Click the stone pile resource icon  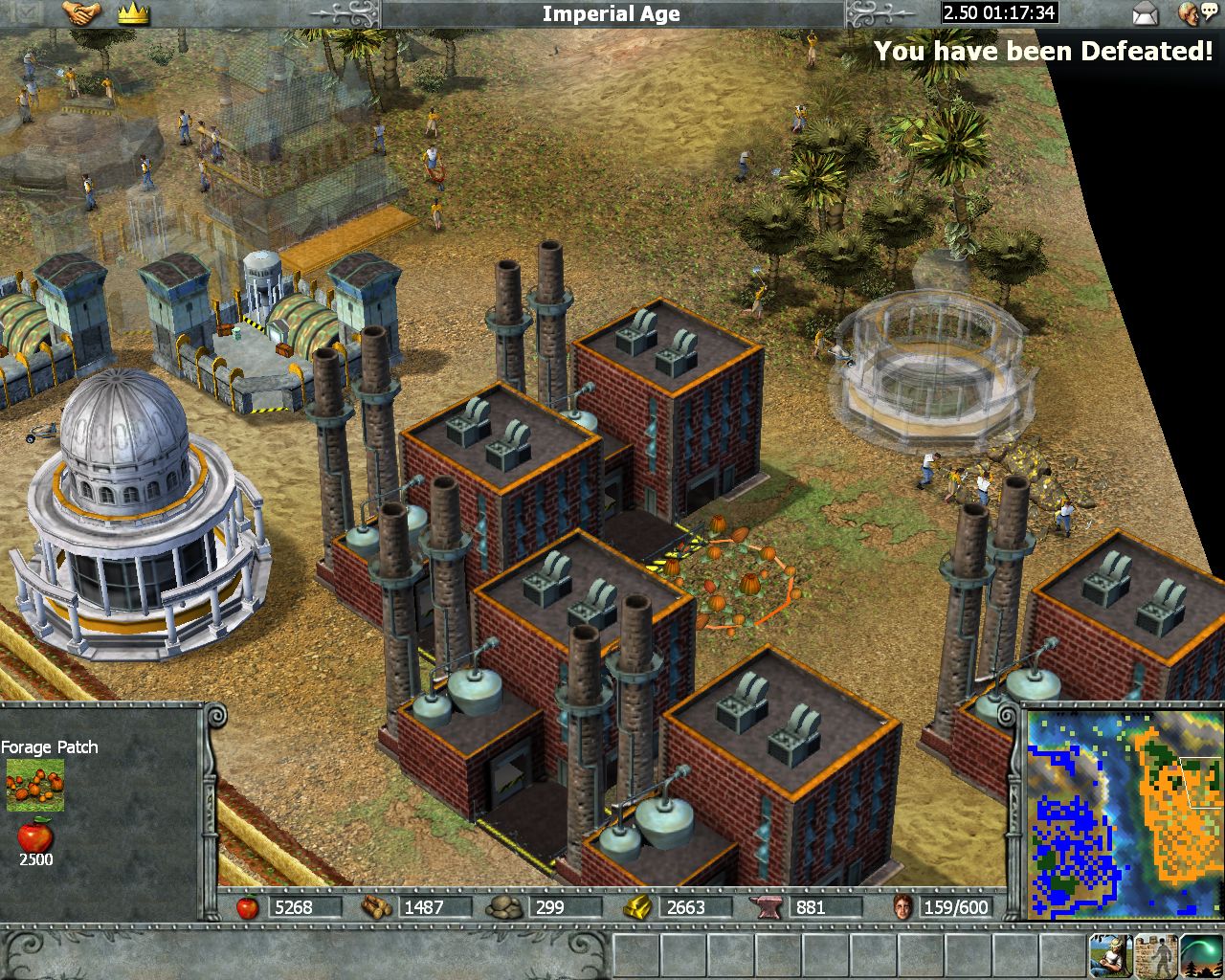tap(504, 906)
